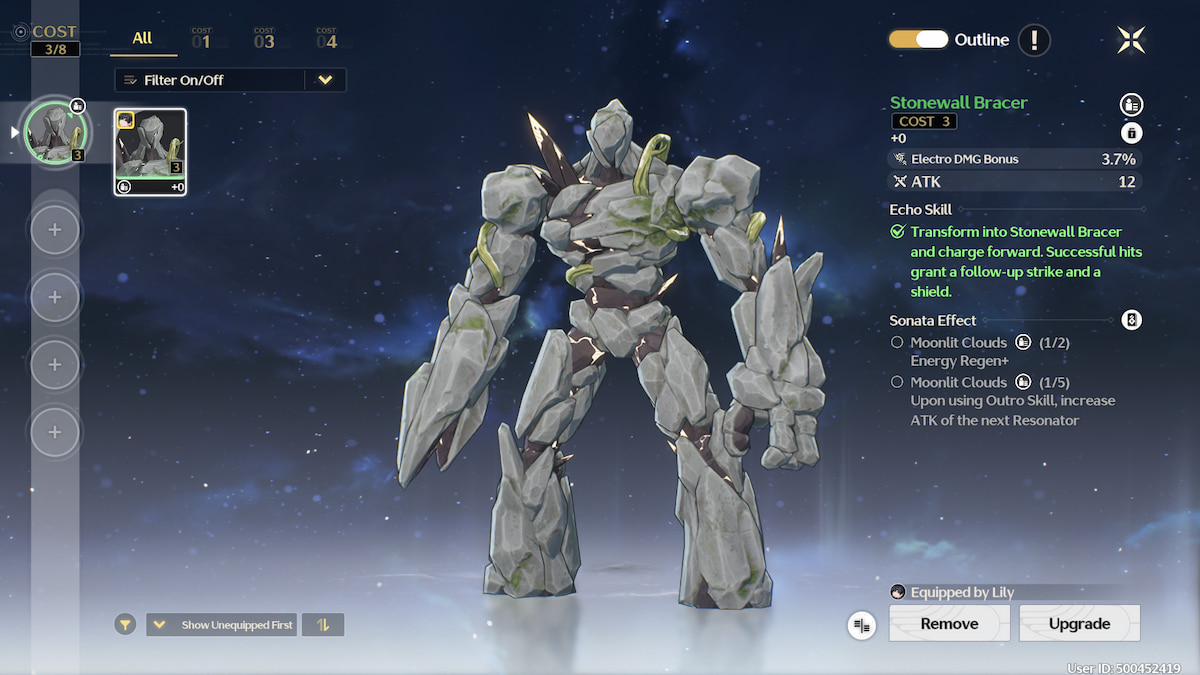
Task: Toggle the sort order arrows button
Action: pyautogui.click(x=323, y=625)
